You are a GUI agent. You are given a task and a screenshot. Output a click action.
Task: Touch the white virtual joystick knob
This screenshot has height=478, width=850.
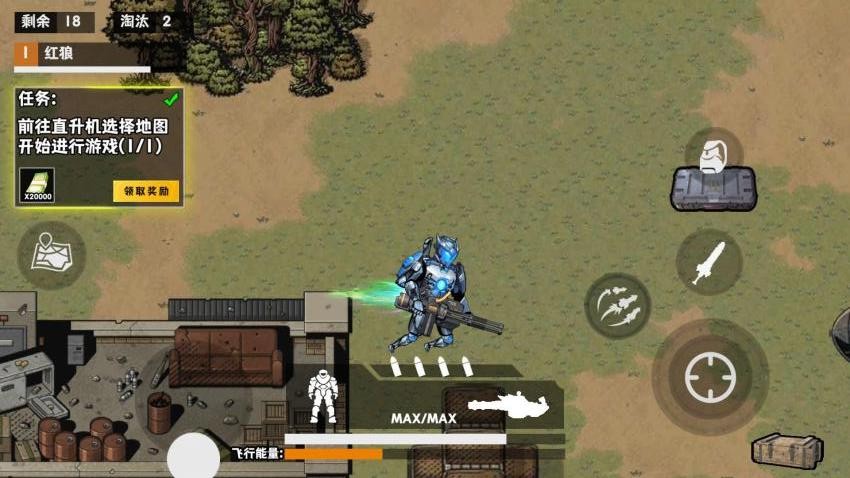(x=193, y=457)
